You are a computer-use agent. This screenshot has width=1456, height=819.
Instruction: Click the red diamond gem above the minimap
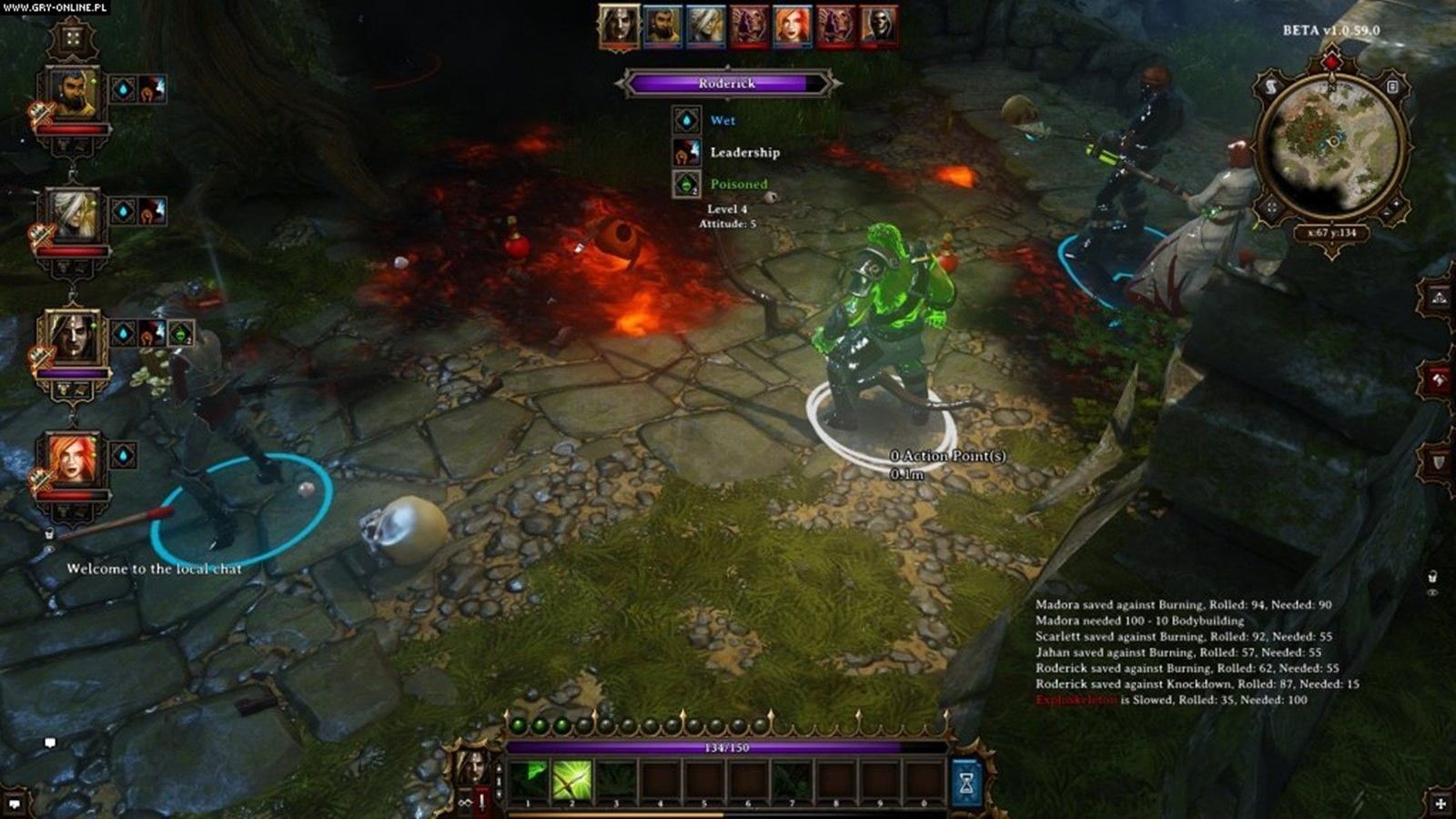[x=1331, y=62]
